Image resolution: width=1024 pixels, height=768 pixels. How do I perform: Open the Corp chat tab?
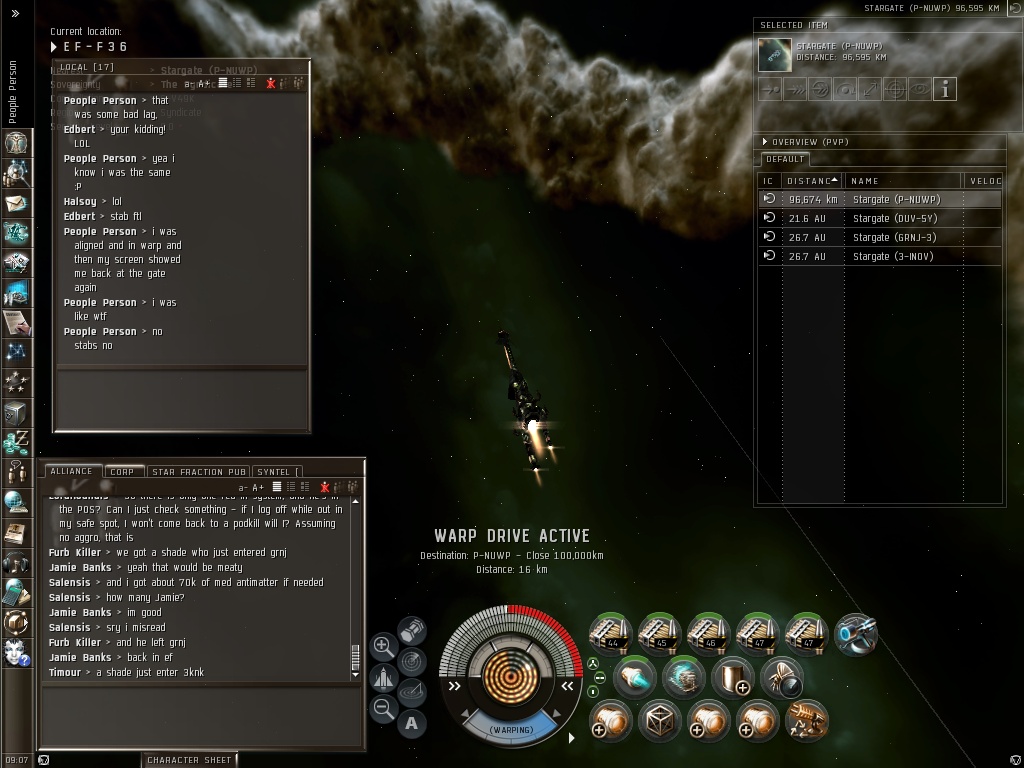[x=122, y=472]
